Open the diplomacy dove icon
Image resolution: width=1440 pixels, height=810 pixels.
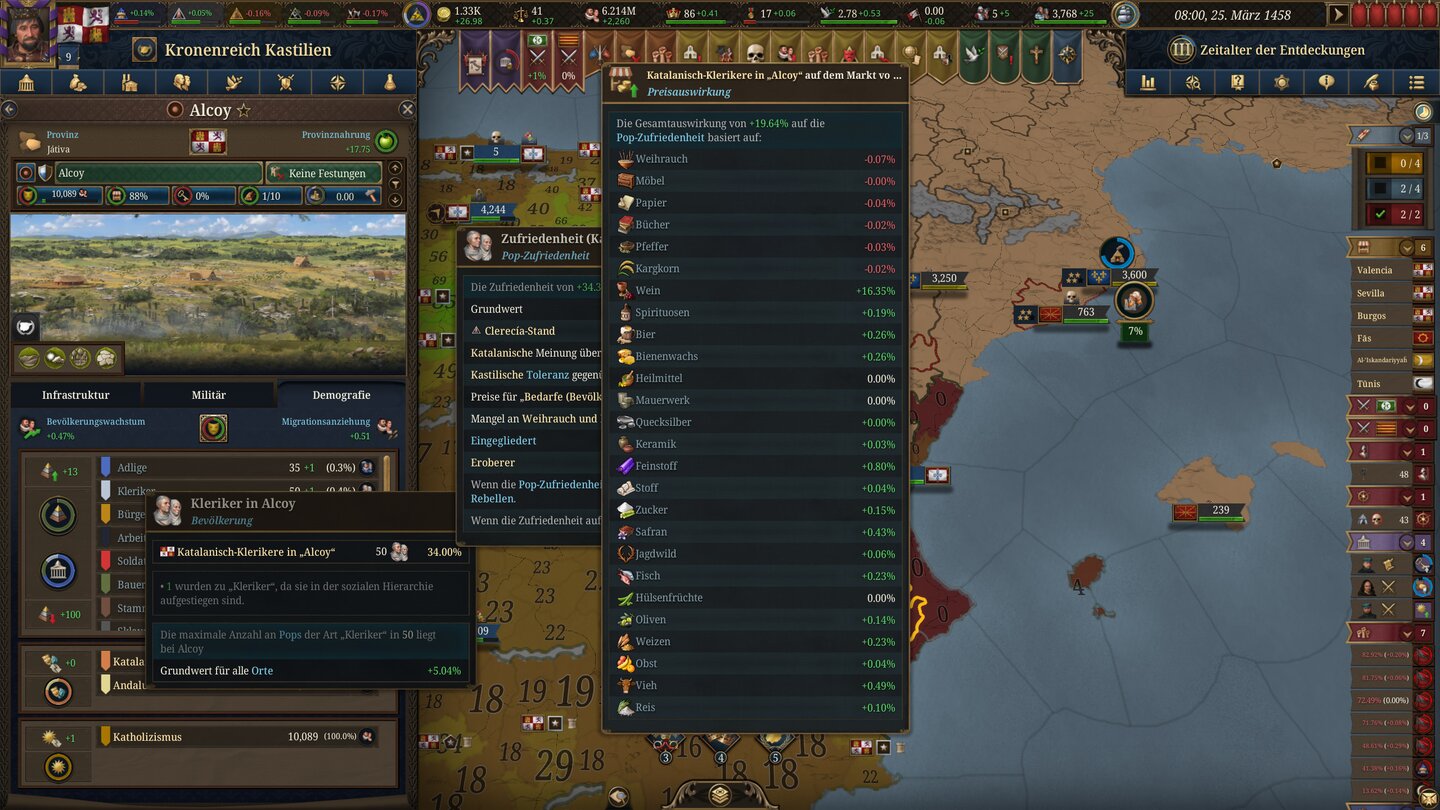coord(232,81)
